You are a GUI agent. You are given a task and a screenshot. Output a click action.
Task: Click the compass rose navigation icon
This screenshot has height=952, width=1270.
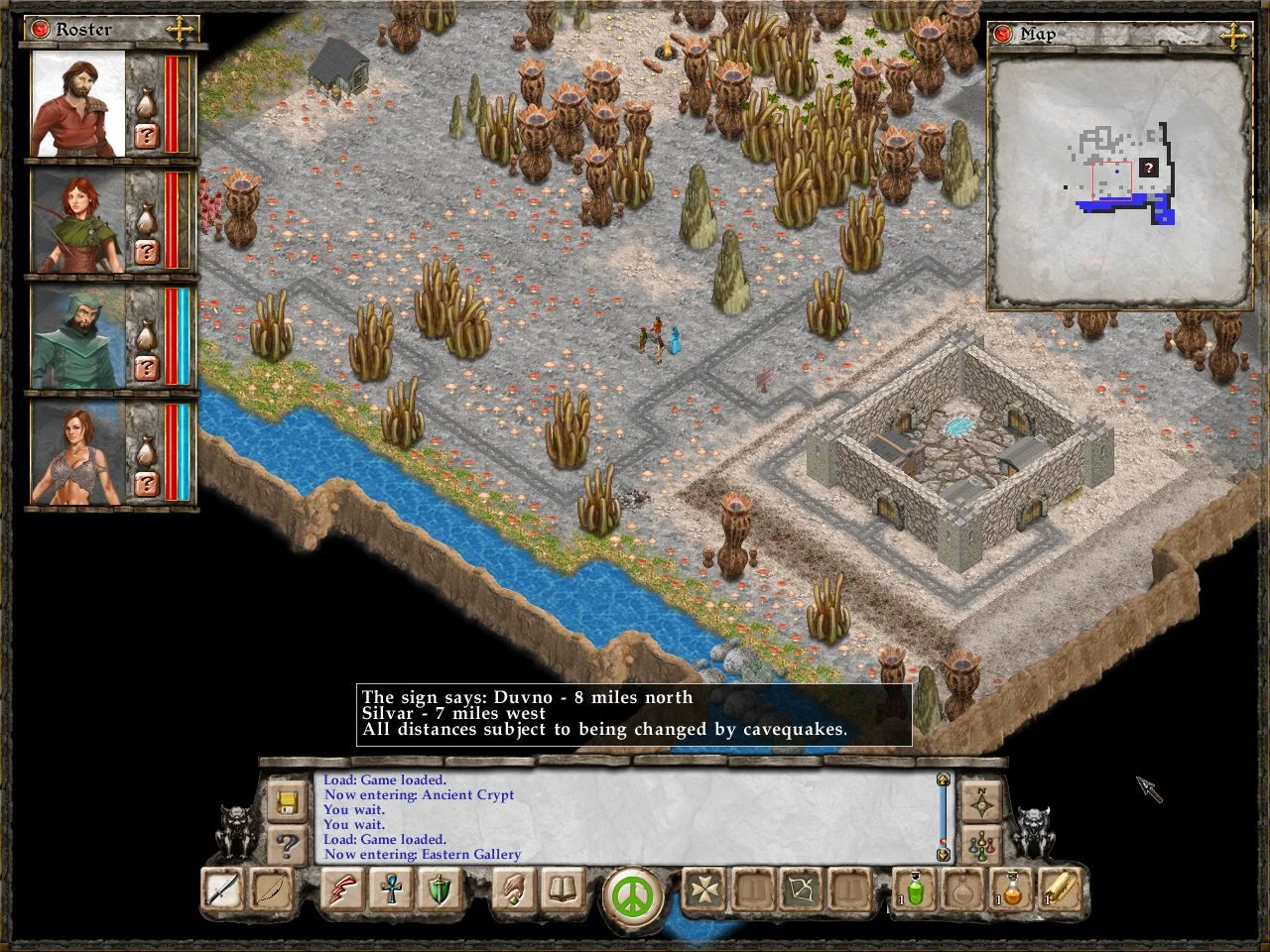click(980, 800)
